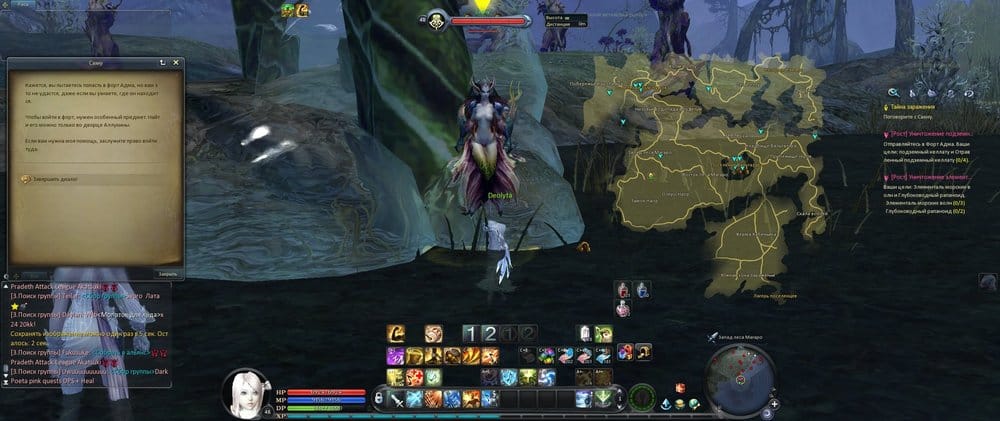Select the bright number 1 quickbar icon

[470, 333]
